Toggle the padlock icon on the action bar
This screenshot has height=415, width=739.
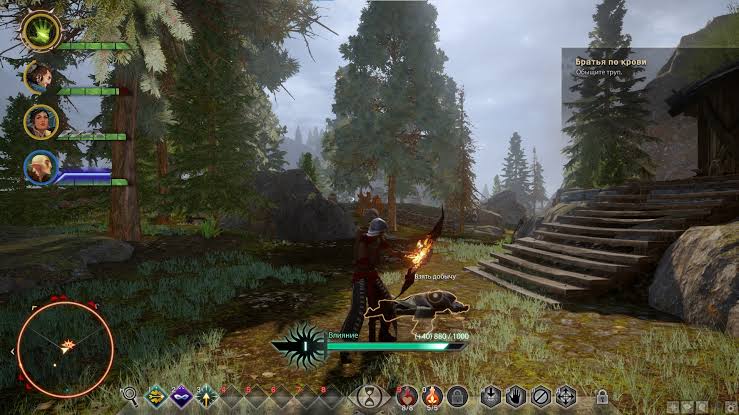pyautogui.click(x=602, y=397)
